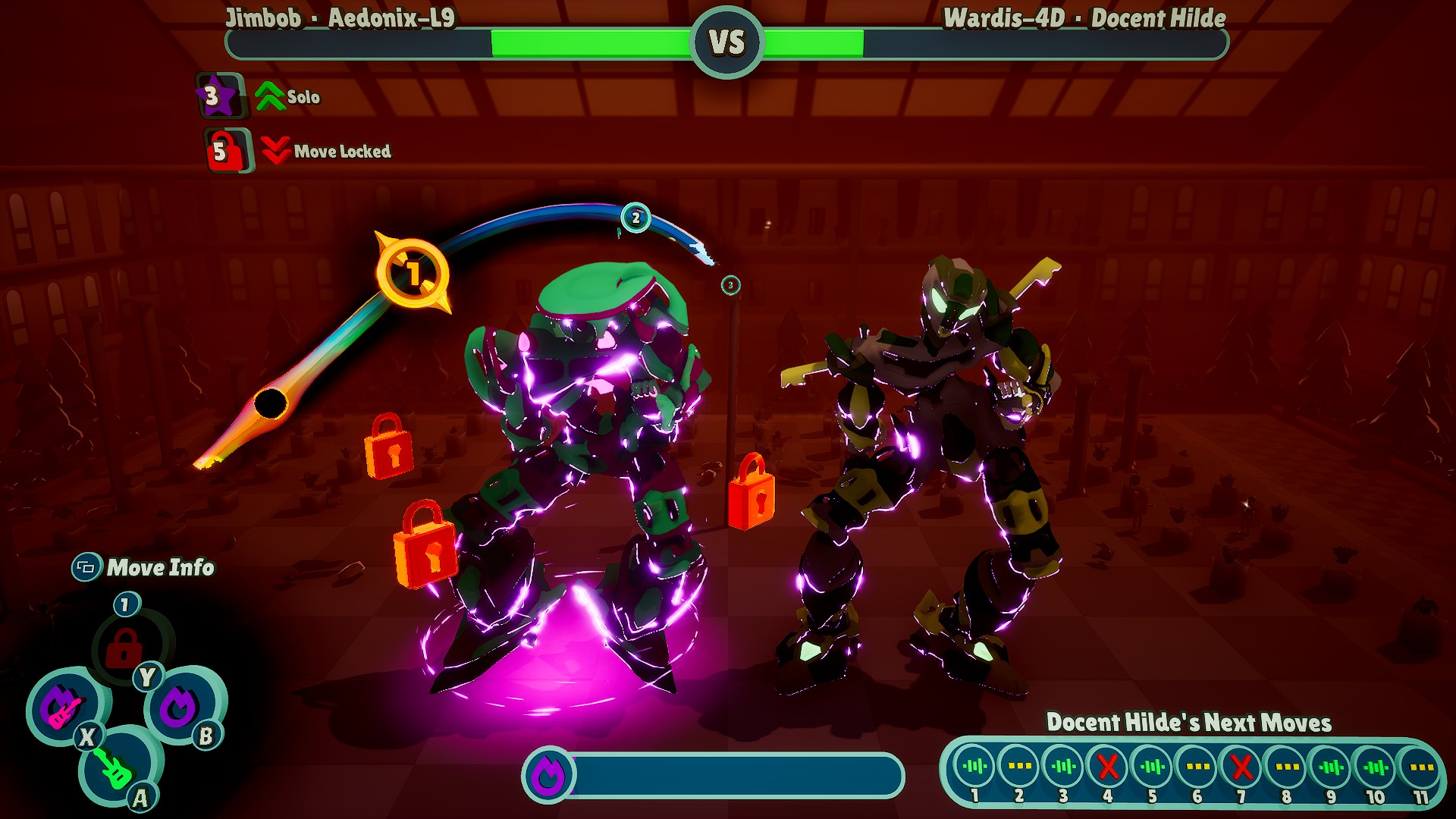This screenshot has width=1456, height=819.
Task: Check the red X move in slot 4
Action: point(1108,767)
